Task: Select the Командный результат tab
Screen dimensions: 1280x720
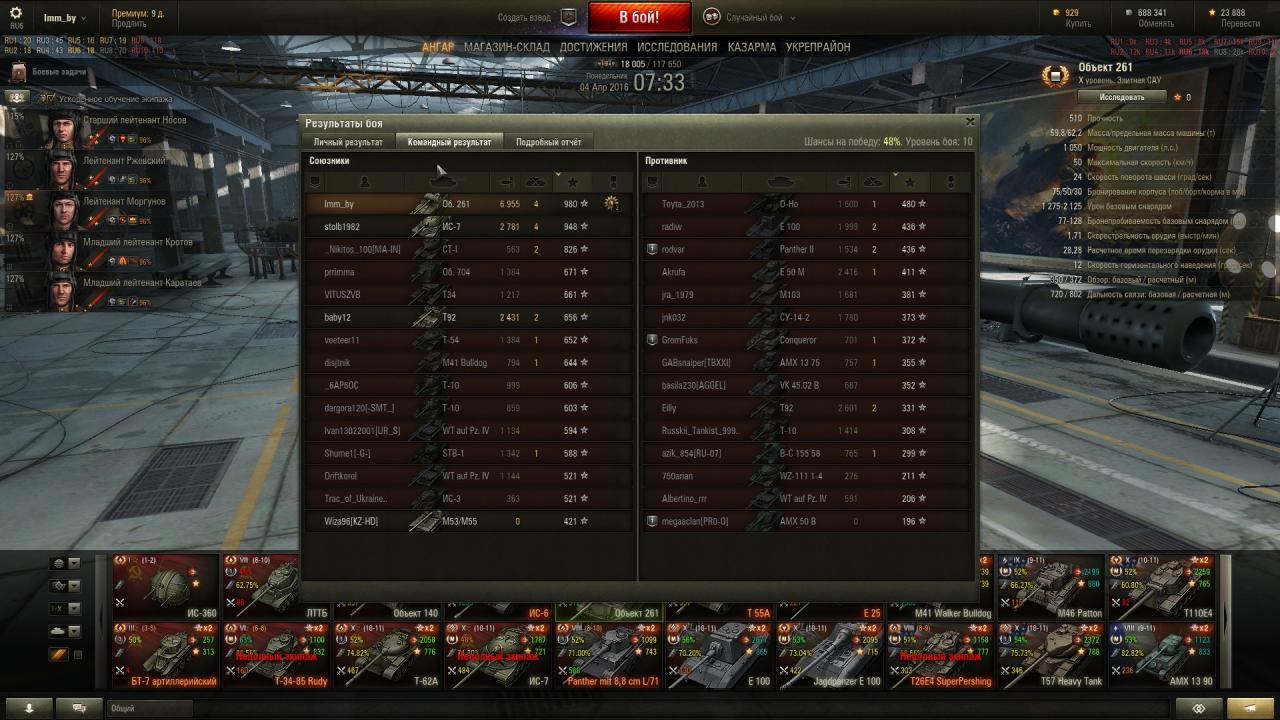Action: pos(449,142)
